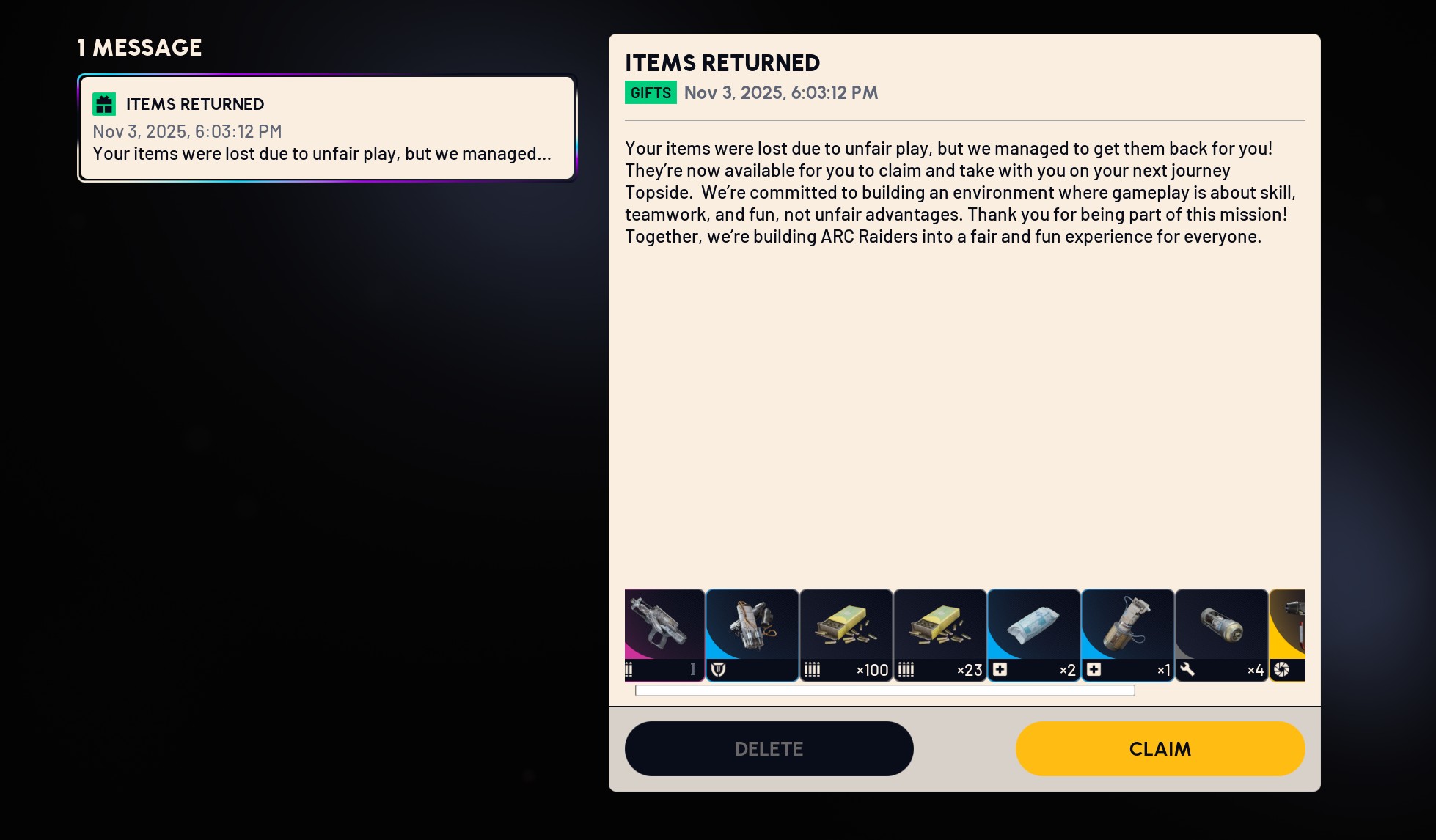Claim the returned items
Image resolution: width=1436 pixels, height=840 pixels.
click(x=1160, y=748)
